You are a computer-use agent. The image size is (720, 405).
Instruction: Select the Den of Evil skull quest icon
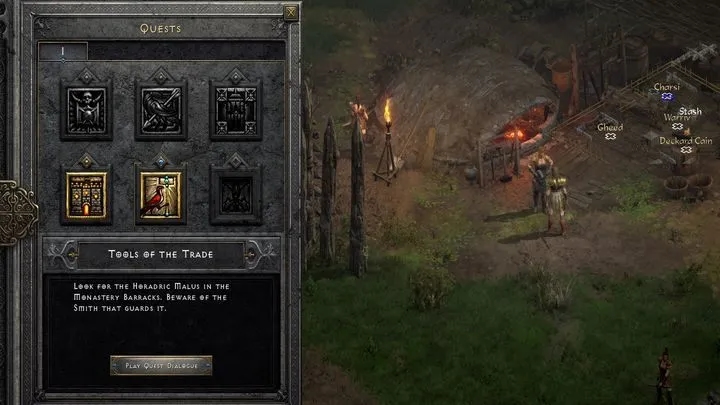(86, 111)
